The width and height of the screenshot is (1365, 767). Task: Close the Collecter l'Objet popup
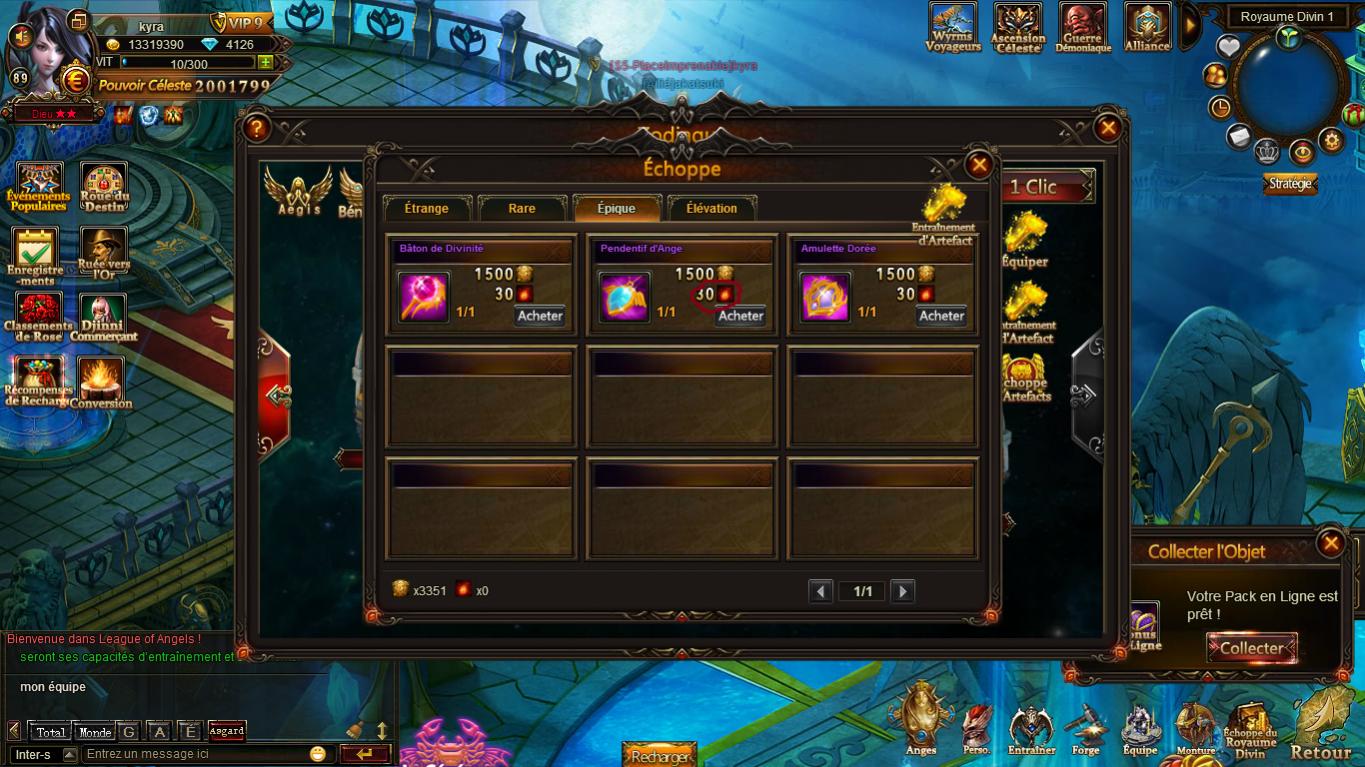1330,543
